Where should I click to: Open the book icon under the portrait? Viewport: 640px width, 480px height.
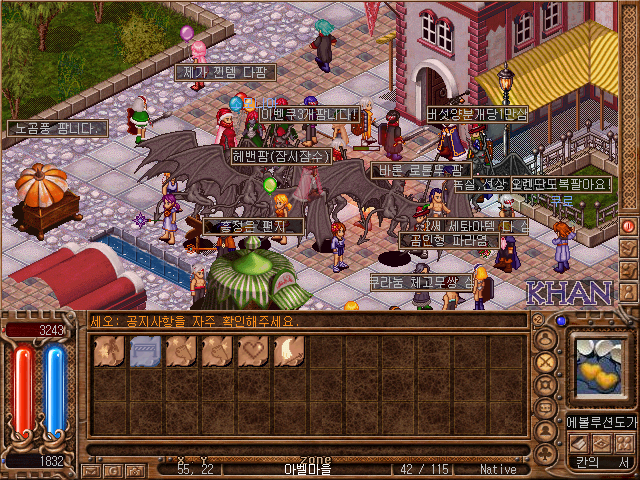(576, 443)
